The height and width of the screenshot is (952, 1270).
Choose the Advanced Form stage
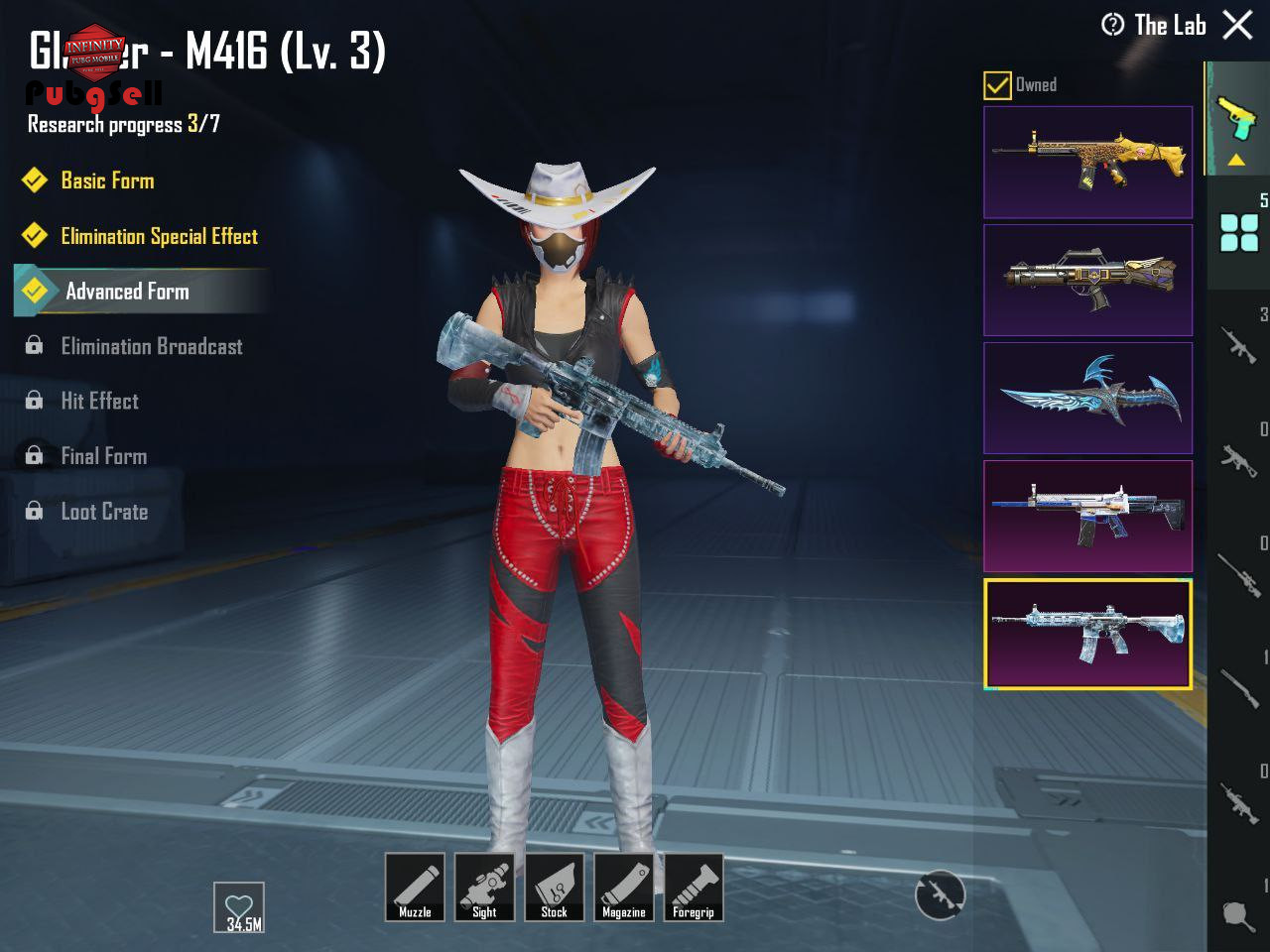tap(127, 292)
